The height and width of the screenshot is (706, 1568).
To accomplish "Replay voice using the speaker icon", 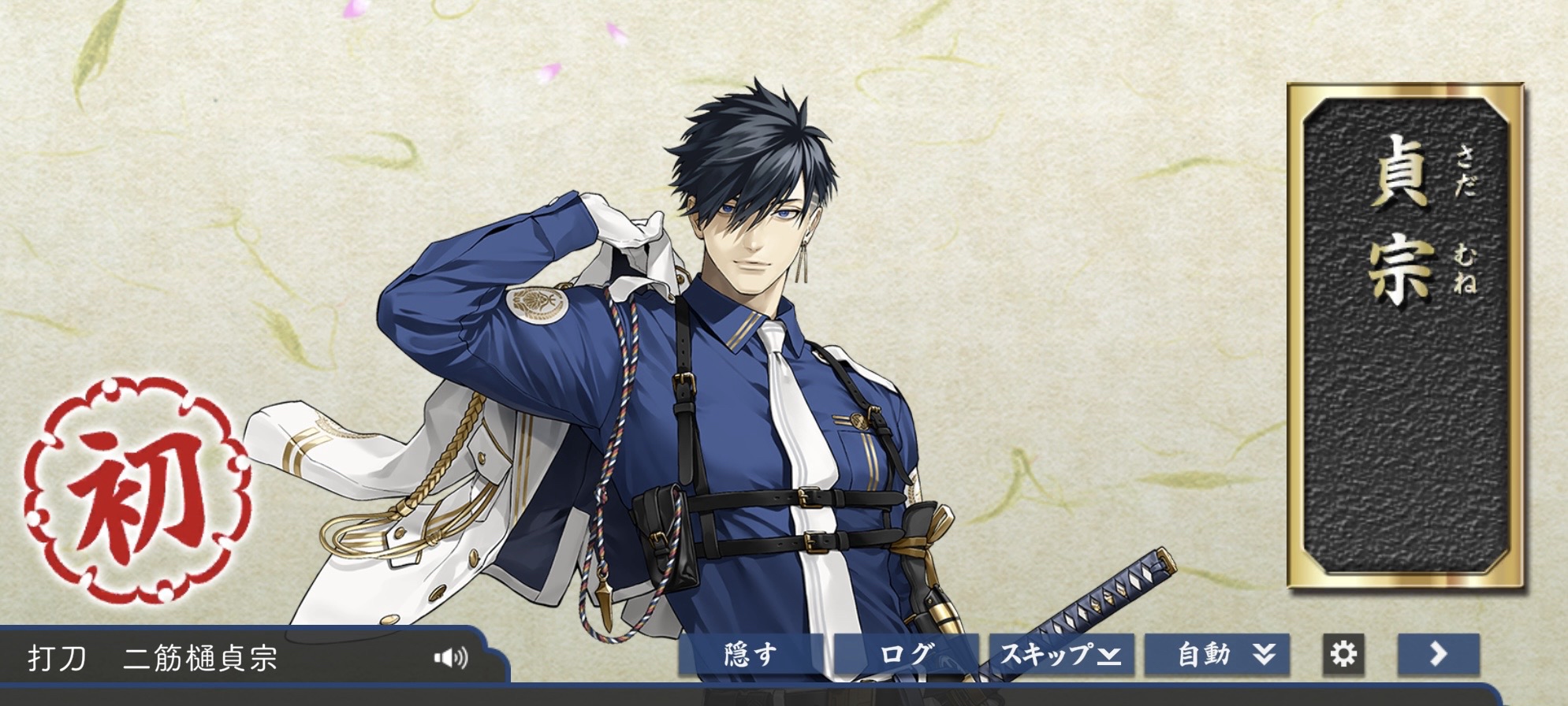I will point(451,657).
